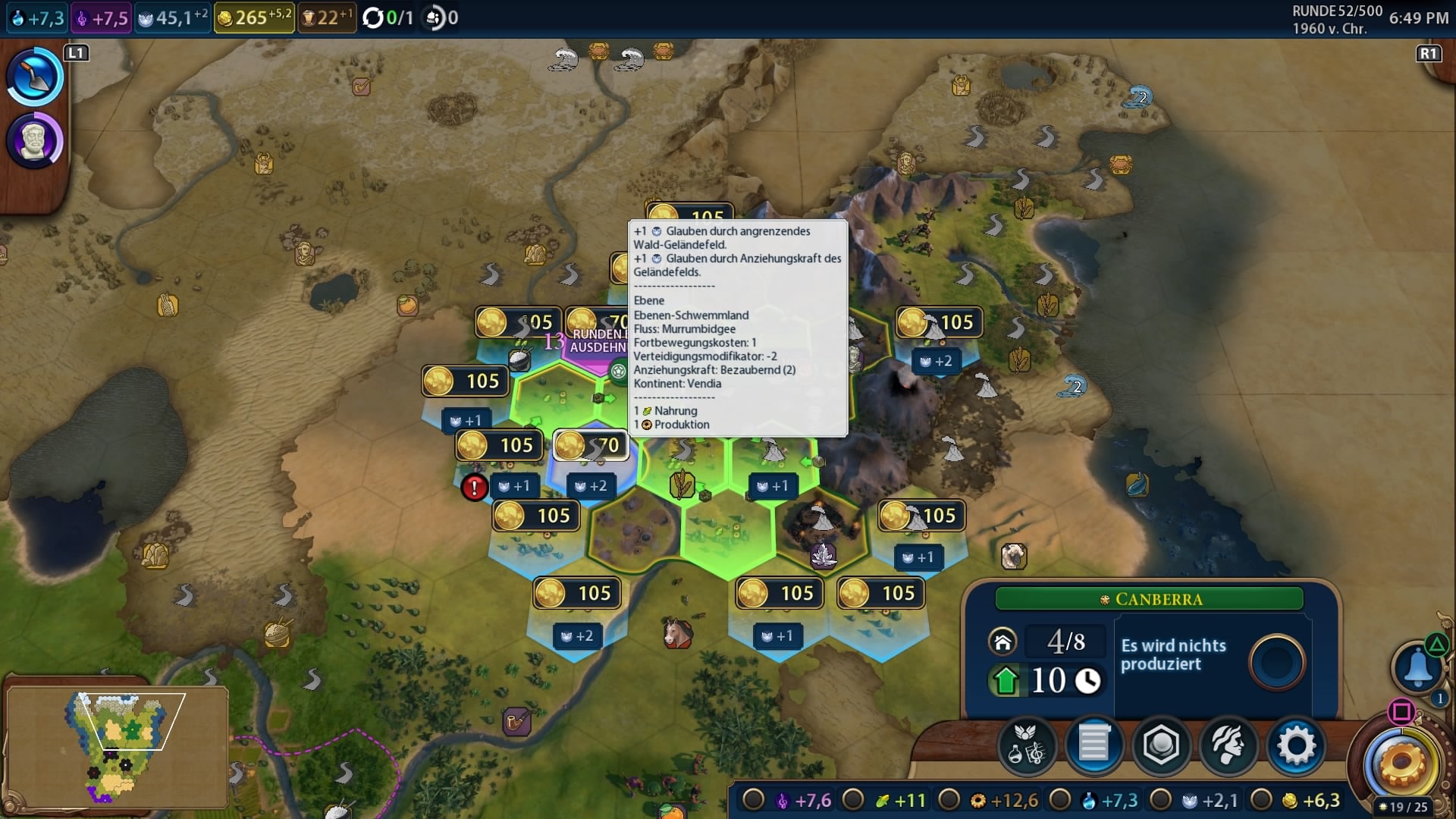Open the city details list icon

coord(1094,746)
